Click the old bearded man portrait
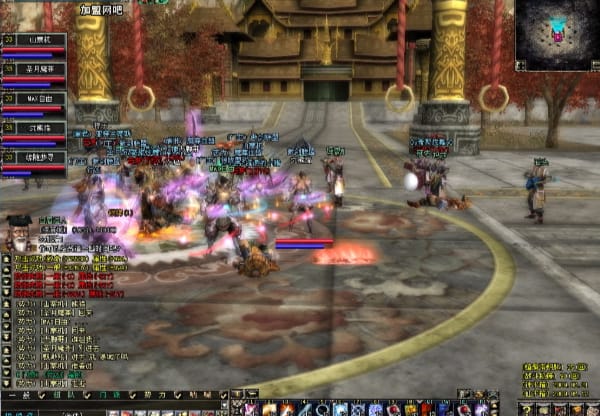600x416 pixels. pos(18,234)
